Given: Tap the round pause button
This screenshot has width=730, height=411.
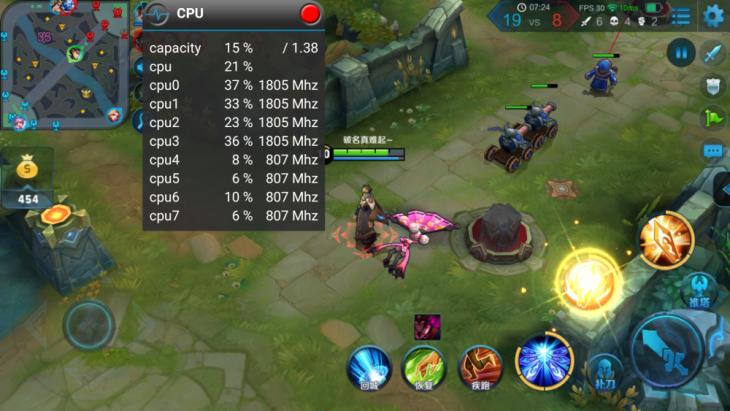Looking at the screenshot, I should tap(681, 52).
